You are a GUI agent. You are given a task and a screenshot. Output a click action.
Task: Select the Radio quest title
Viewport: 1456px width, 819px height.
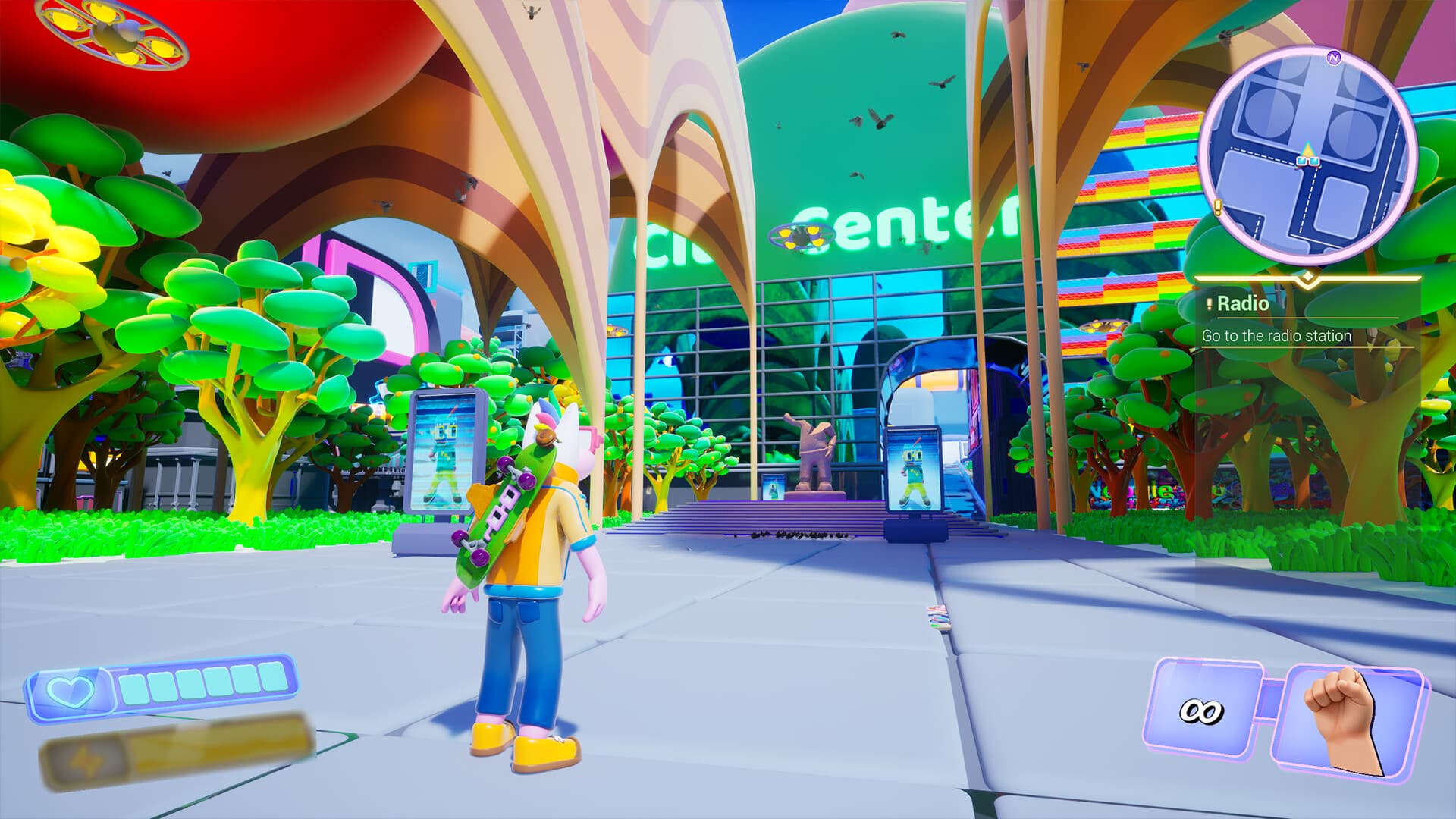[1244, 303]
